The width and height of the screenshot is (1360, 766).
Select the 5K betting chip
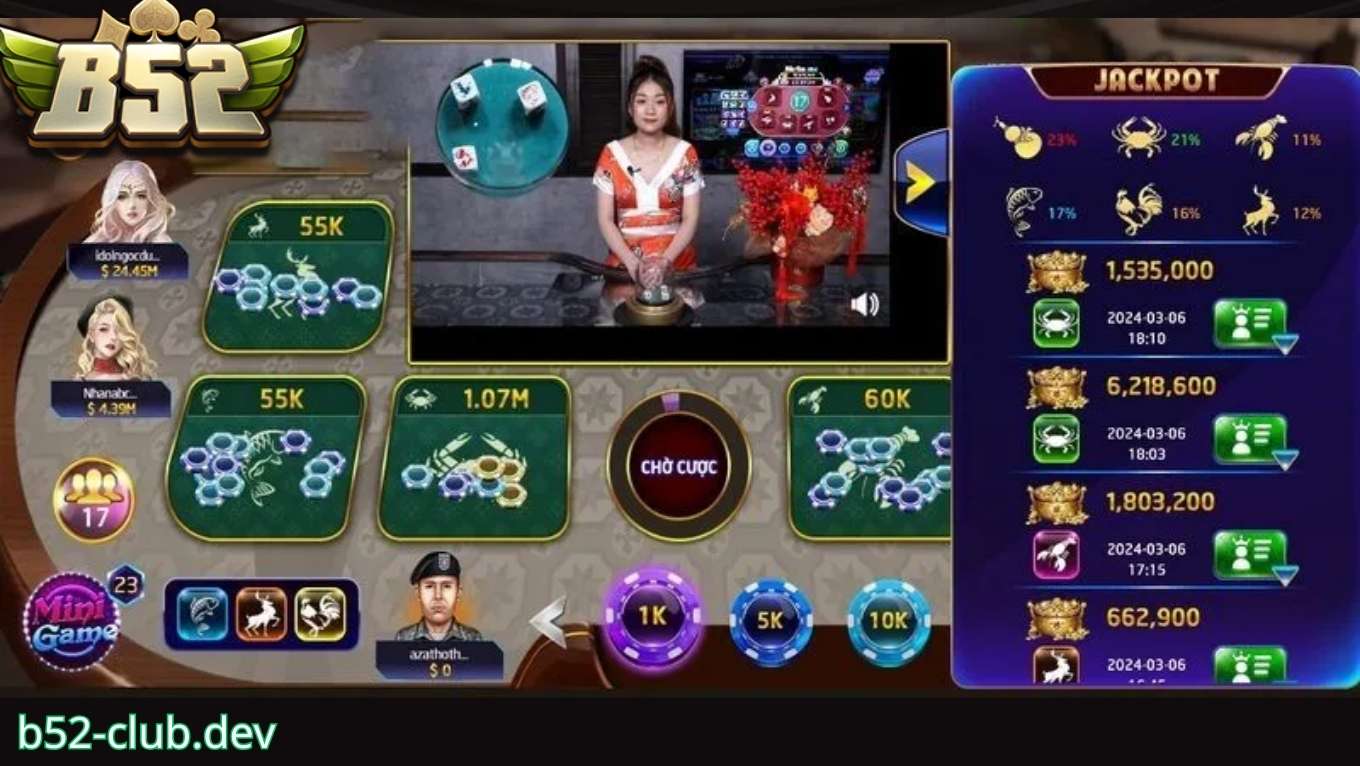(771, 620)
